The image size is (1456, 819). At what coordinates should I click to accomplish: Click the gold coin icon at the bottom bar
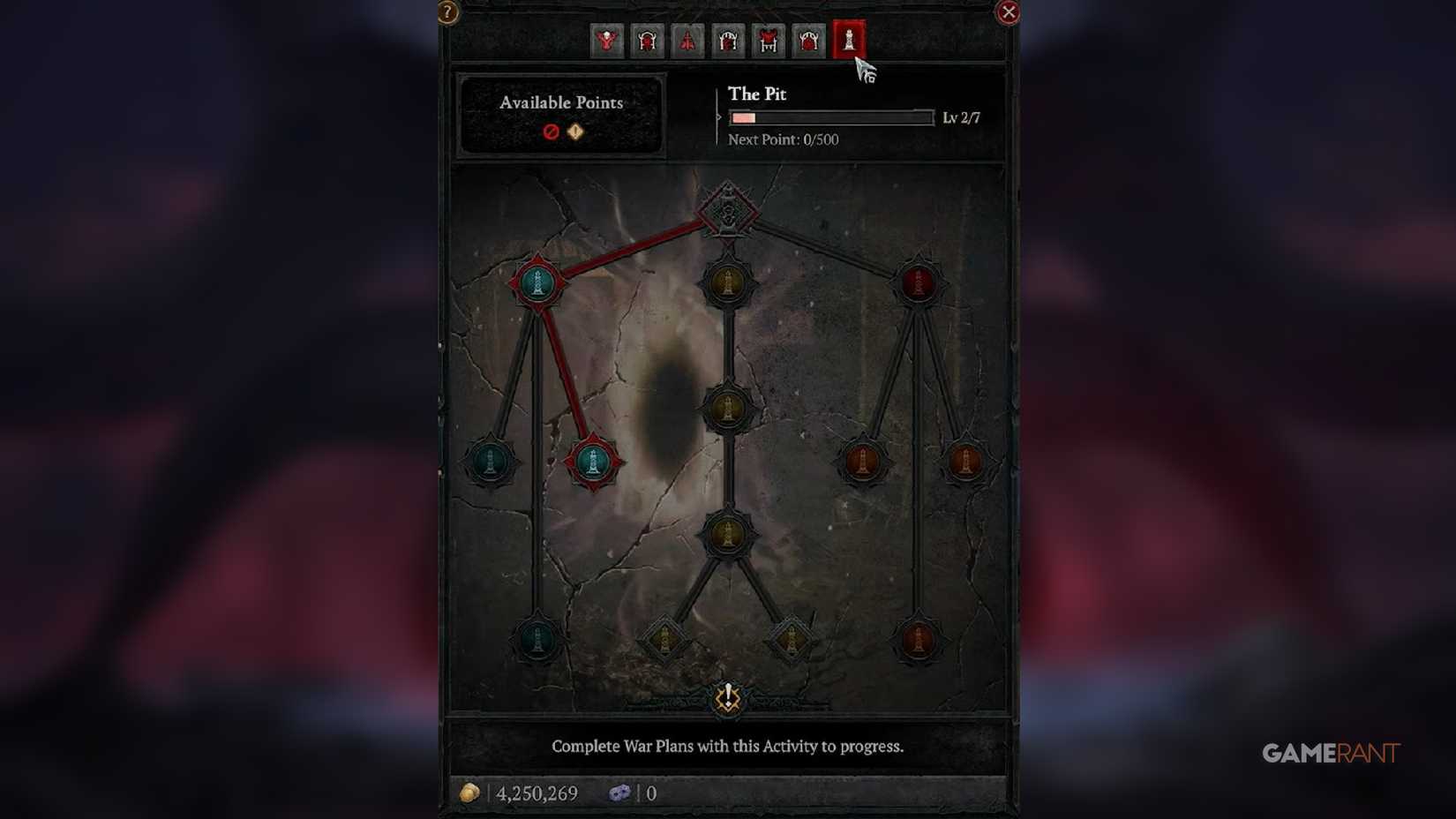click(471, 793)
